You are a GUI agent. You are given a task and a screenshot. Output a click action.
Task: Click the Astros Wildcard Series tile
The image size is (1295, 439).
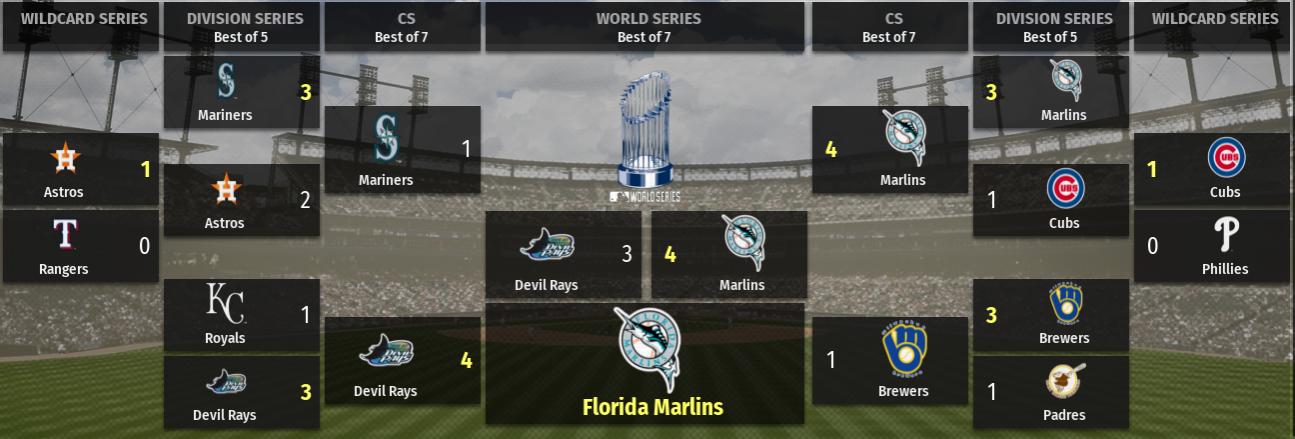(x=80, y=170)
